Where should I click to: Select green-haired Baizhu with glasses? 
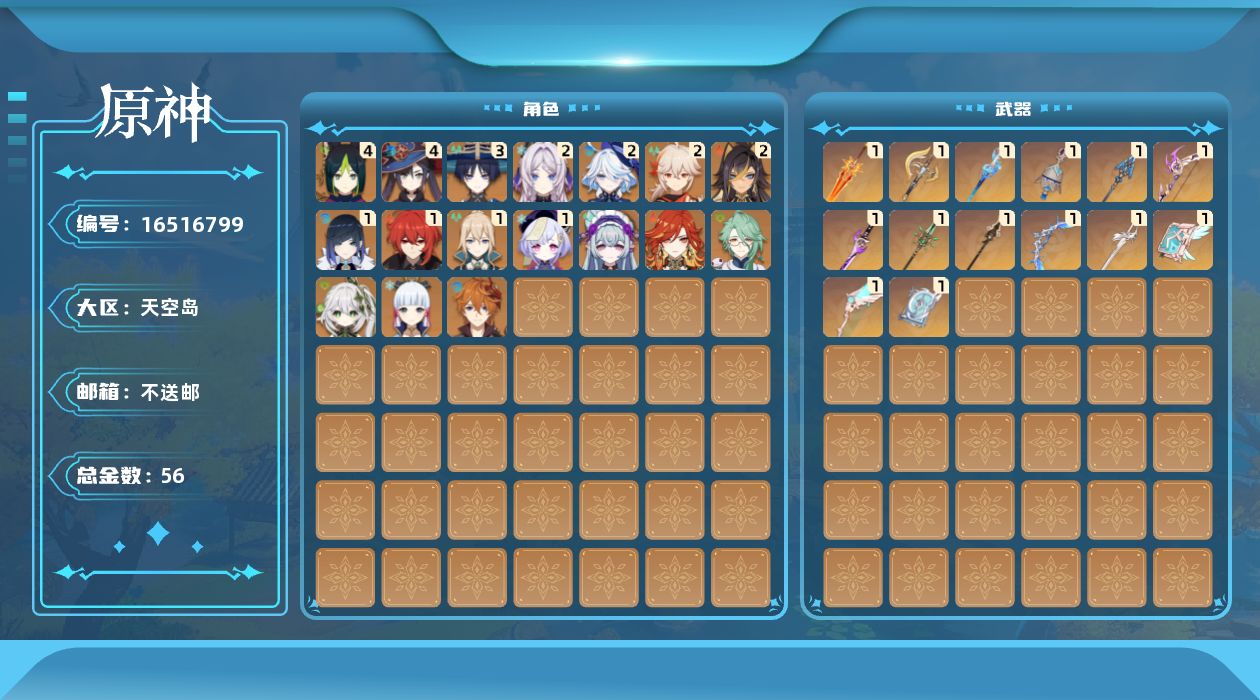click(742, 240)
